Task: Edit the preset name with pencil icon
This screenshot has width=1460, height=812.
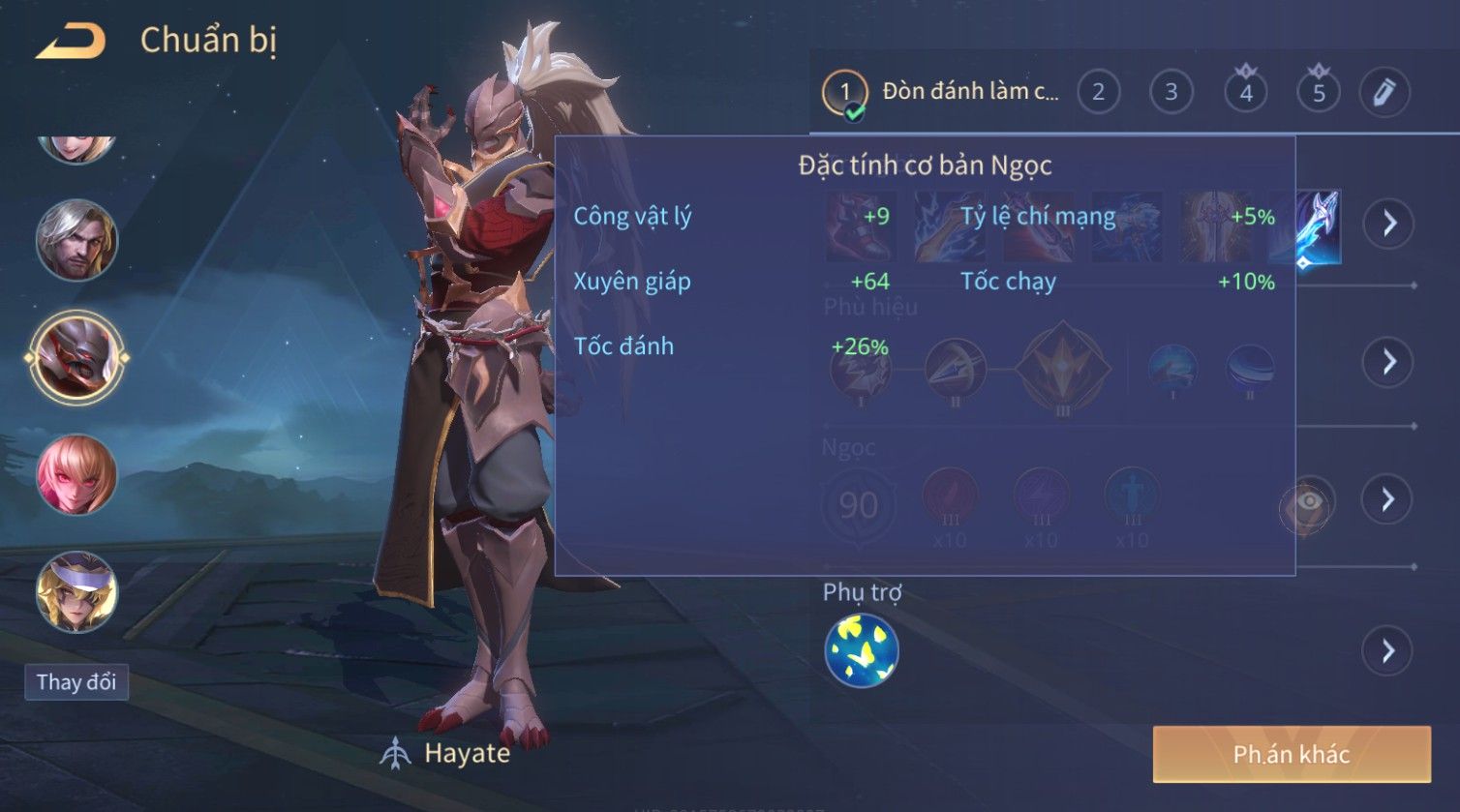Action: (x=1384, y=93)
